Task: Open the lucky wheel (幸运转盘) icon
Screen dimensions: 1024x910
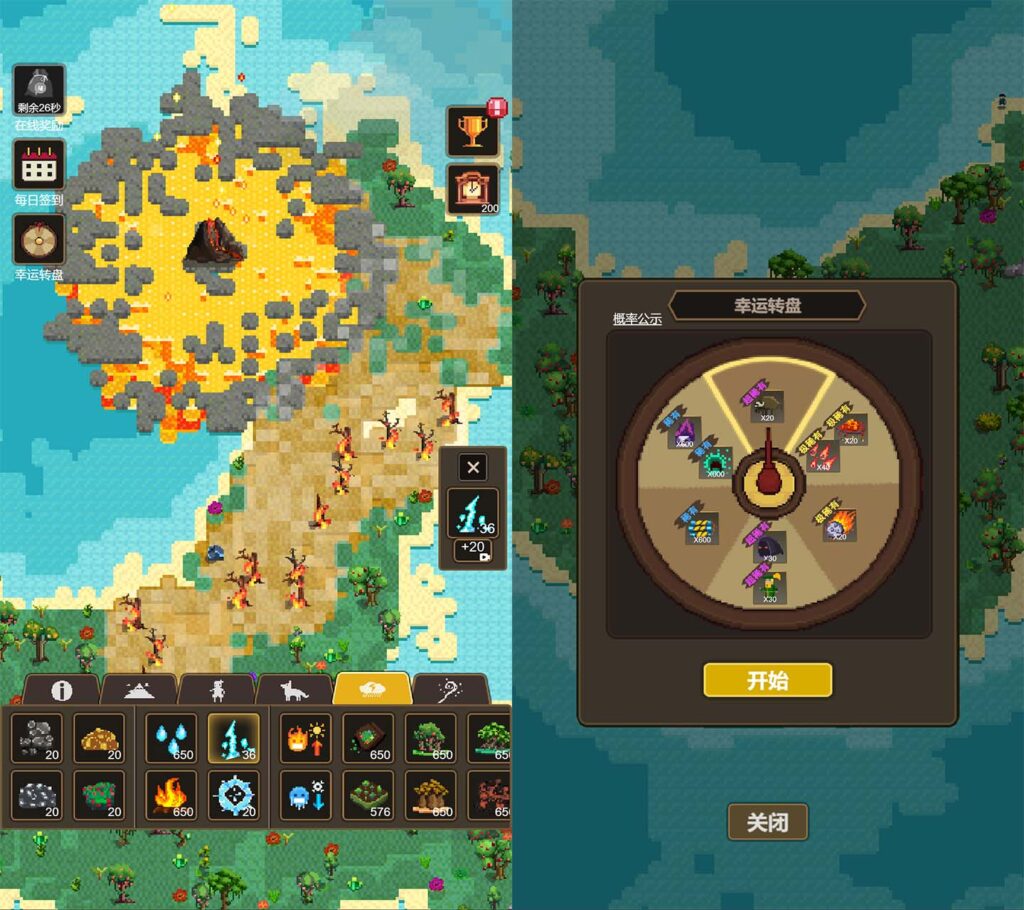Action: coord(39,240)
